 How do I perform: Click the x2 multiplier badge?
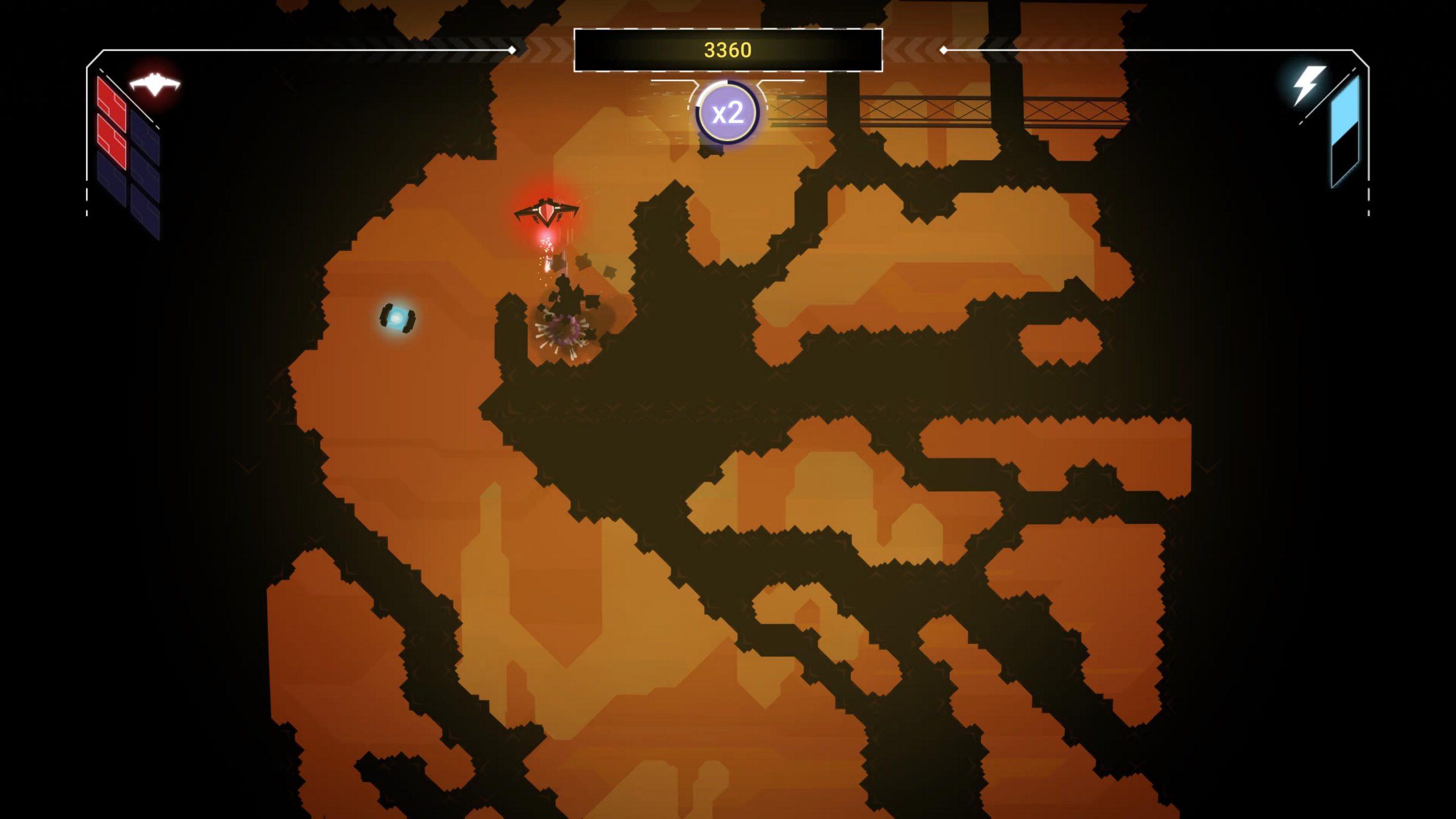click(727, 113)
